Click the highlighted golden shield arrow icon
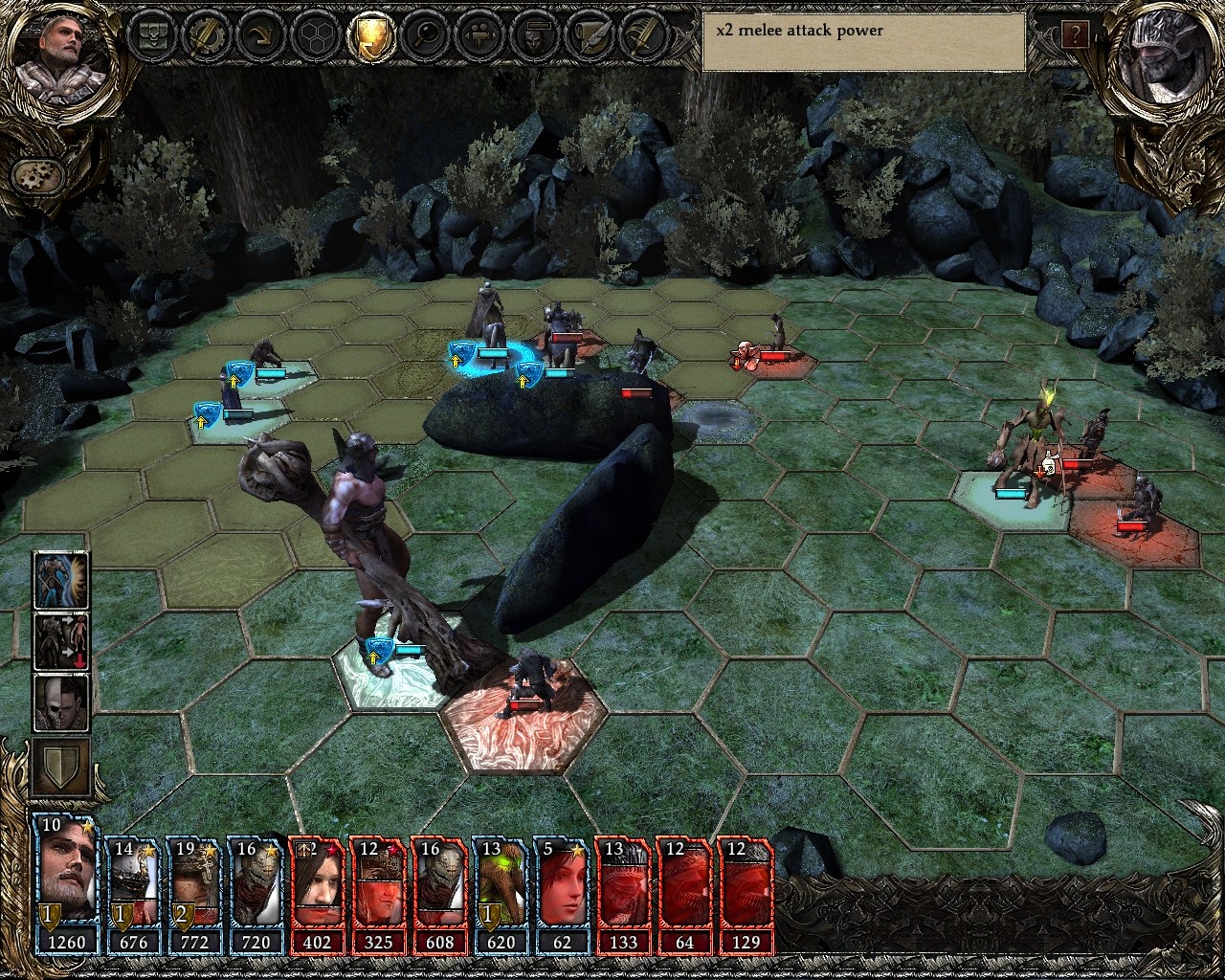 click(370, 36)
